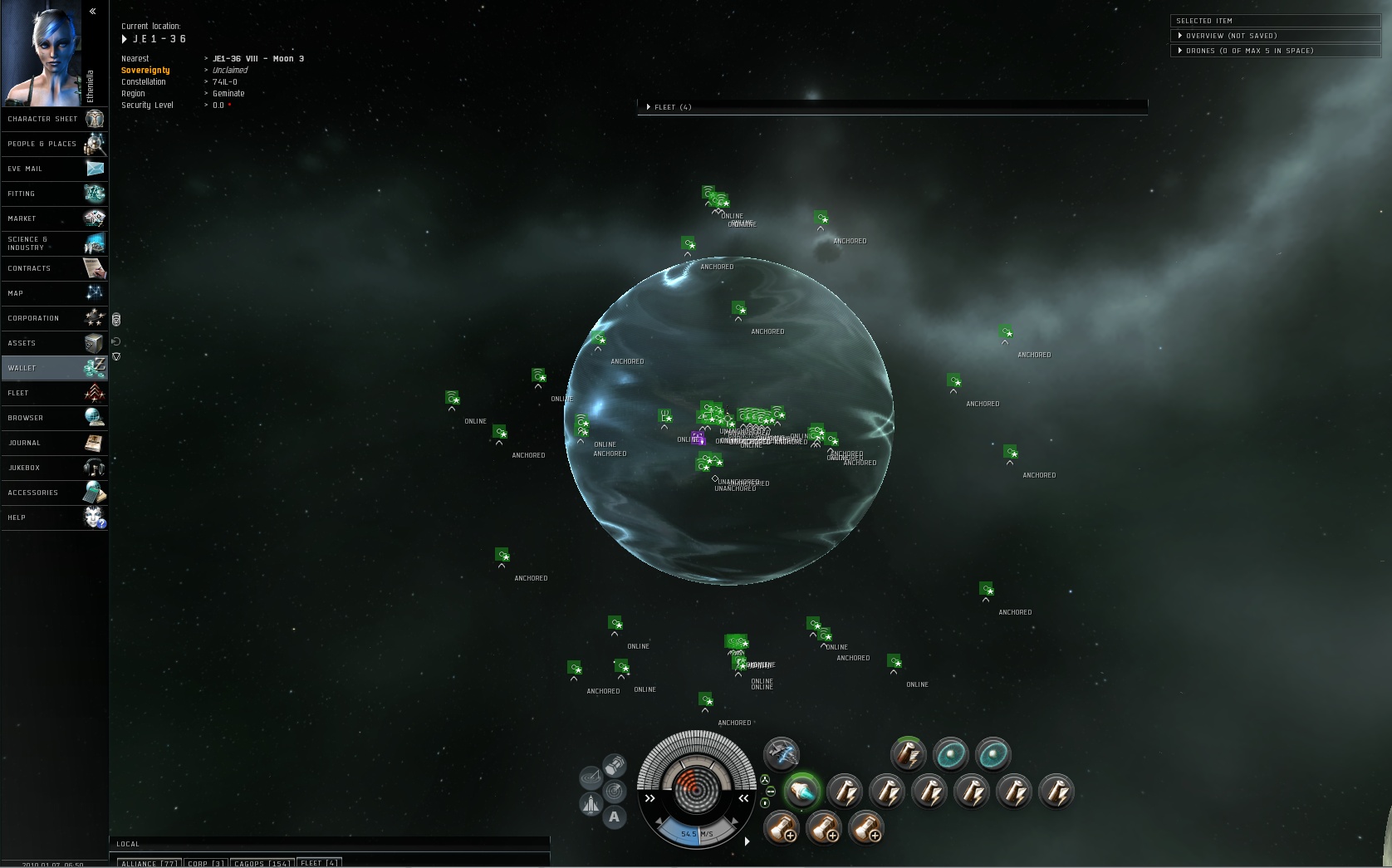Image resolution: width=1392 pixels, height=868 pixels.
Task: Open the Character Sheet
Action: click(x=55, y=119)
